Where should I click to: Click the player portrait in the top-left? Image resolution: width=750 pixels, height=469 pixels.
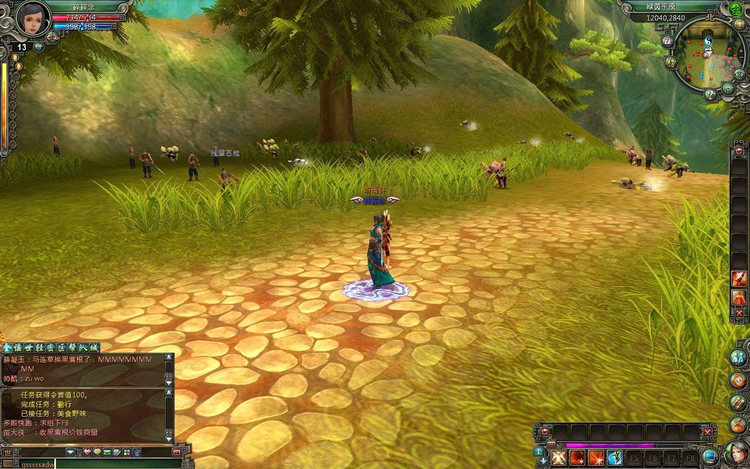tap(32, 18)
